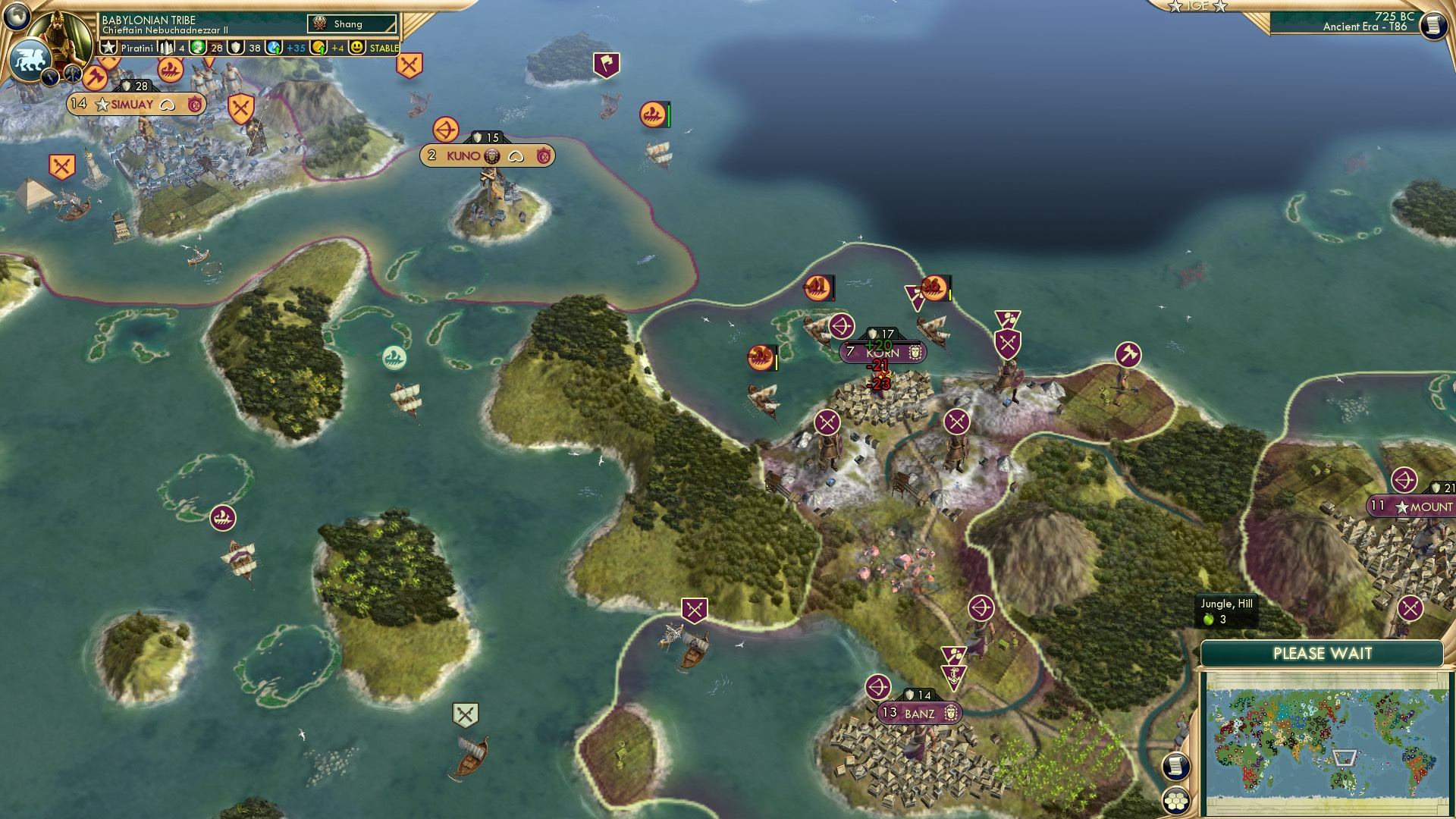Viewport: 1456px width, 819px height.
Task: Expand the cloud icon on the SIMUAY banner
Action: point(168,103)
